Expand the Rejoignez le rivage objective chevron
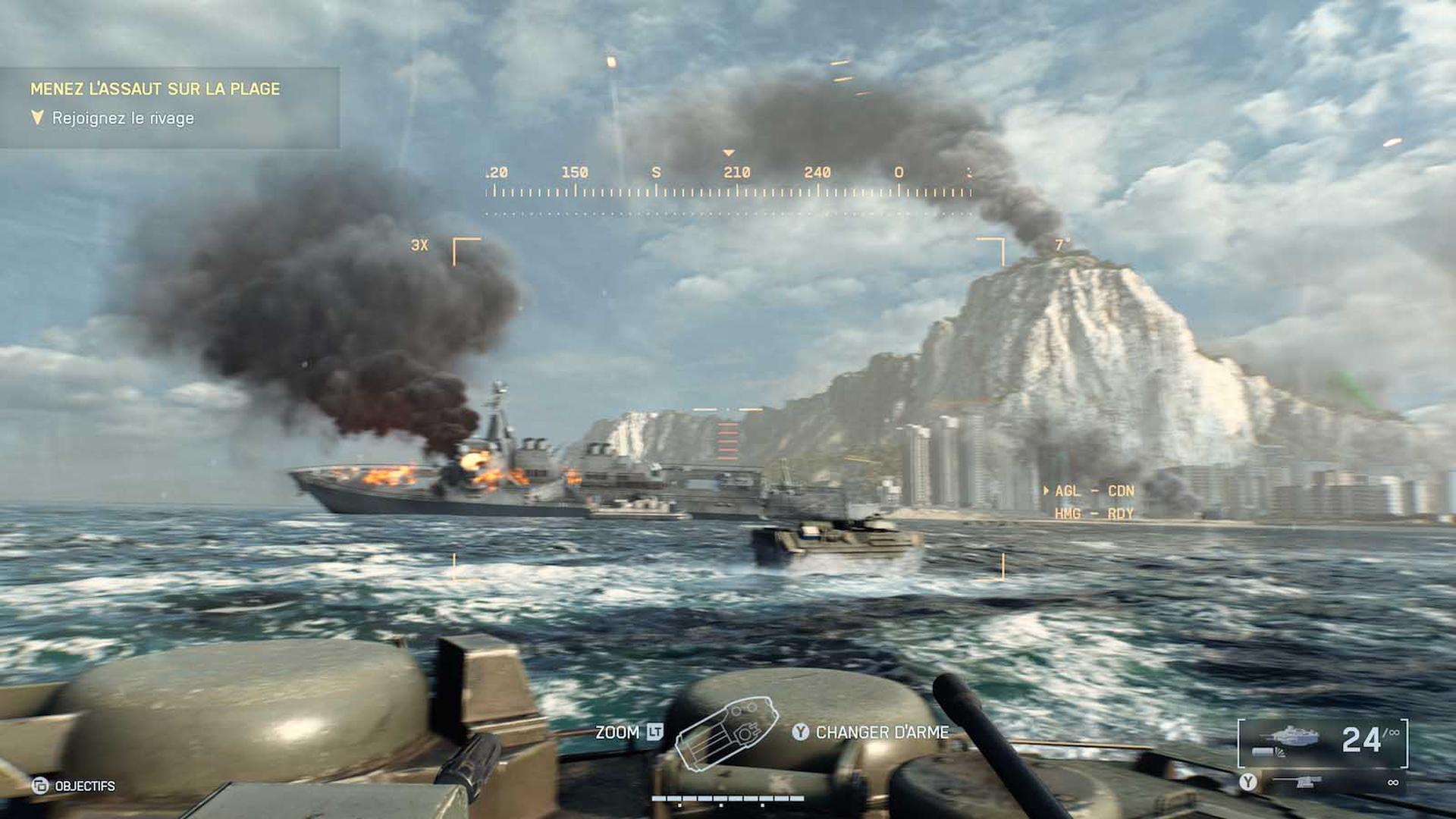 pyautogui.click(x=36, y=118)
